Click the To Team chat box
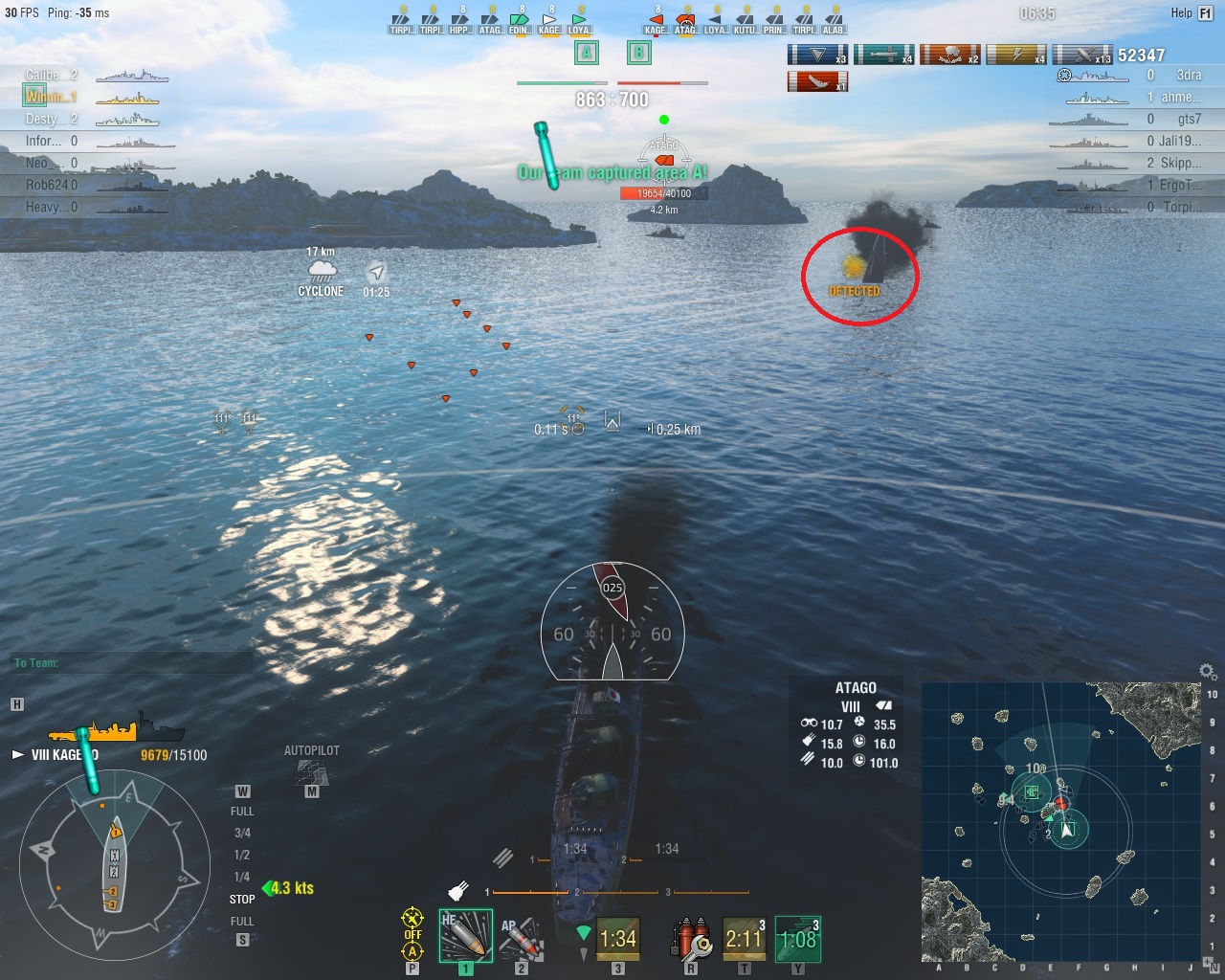Image resolution: width=1225 pixels, height=980 pixels. click(x=134, y=662)
